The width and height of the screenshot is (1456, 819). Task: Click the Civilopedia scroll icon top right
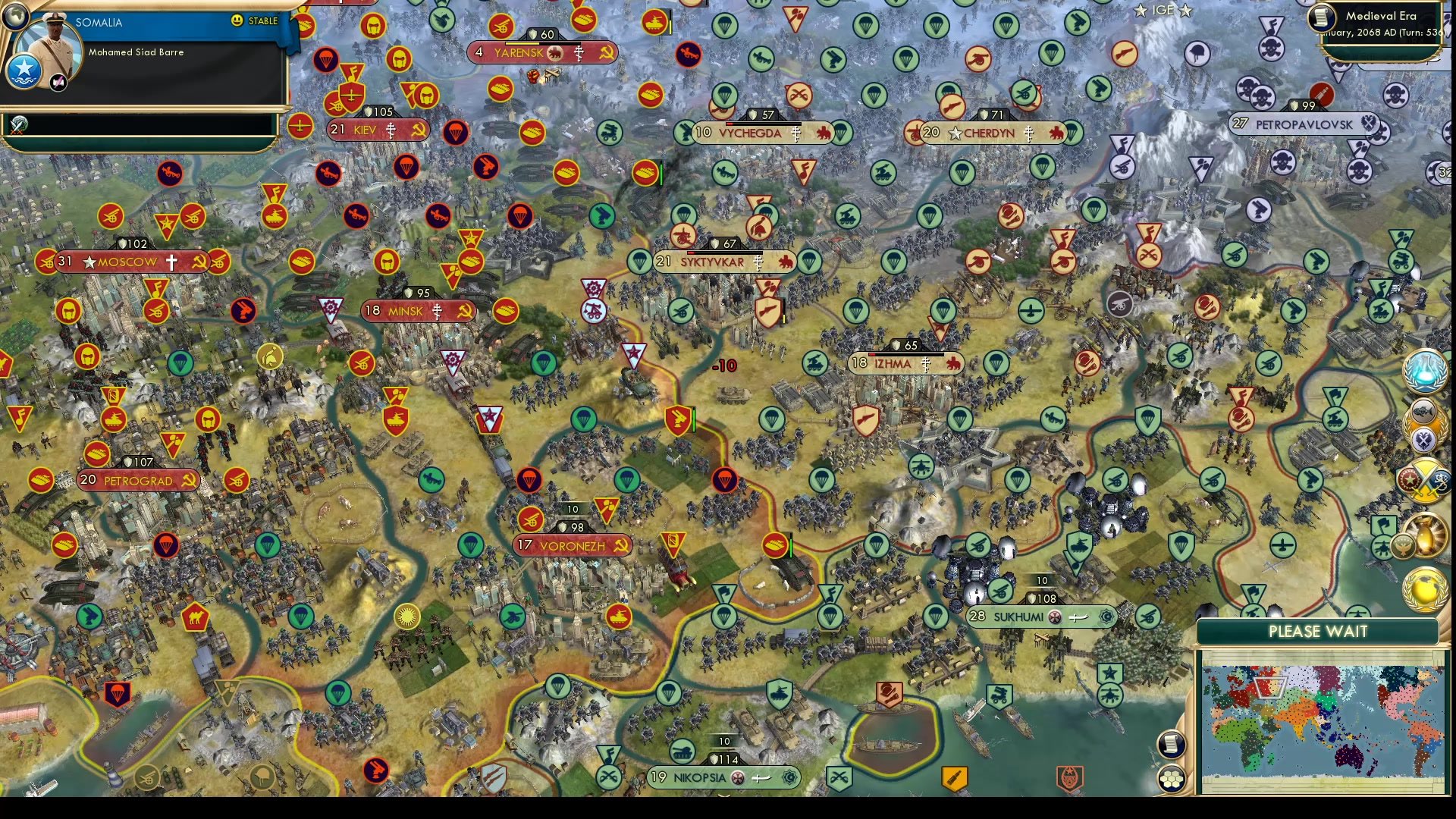[1323, 17]
